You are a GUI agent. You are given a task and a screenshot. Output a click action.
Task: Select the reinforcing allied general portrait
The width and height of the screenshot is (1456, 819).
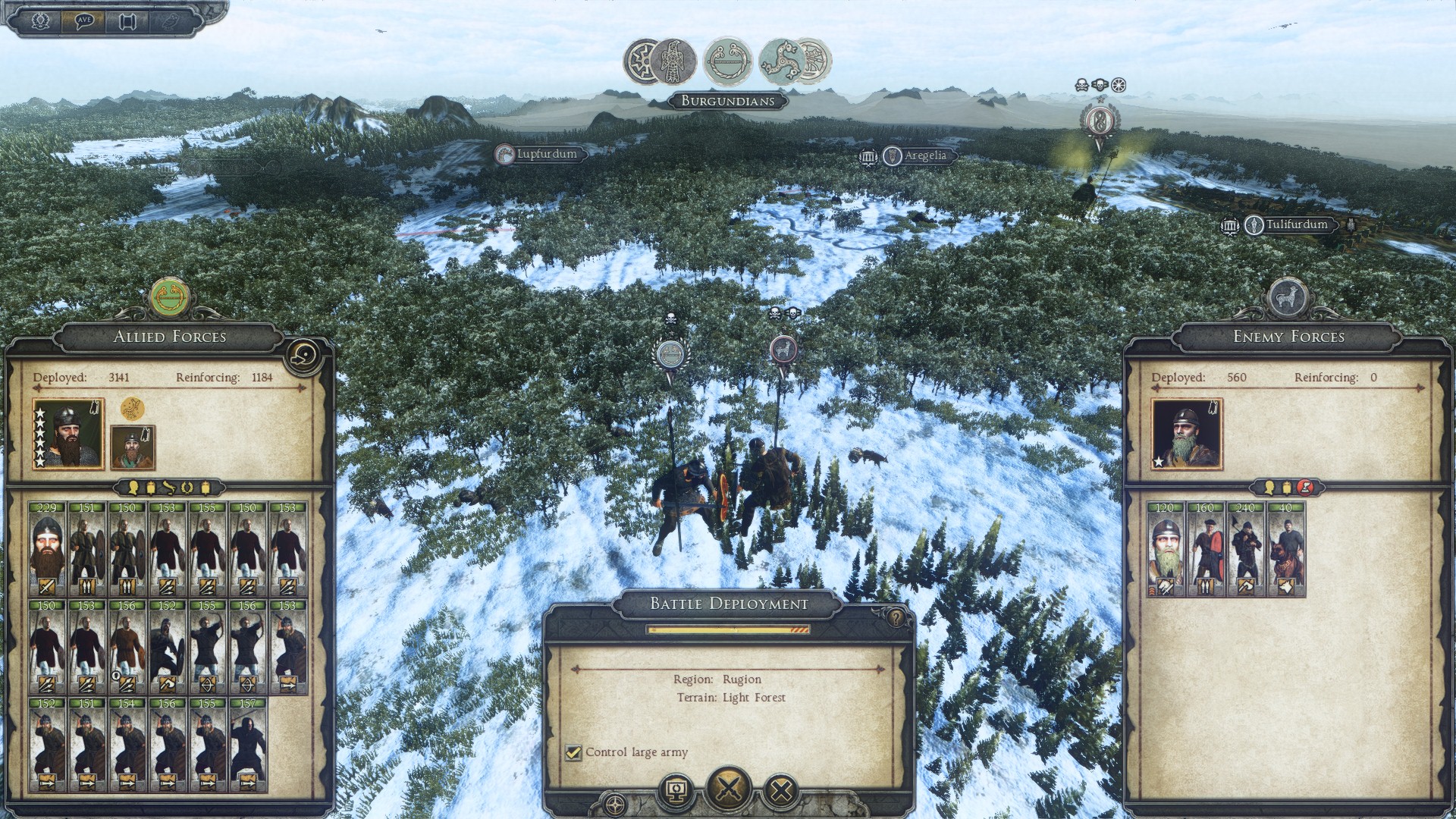click(133, 447)
